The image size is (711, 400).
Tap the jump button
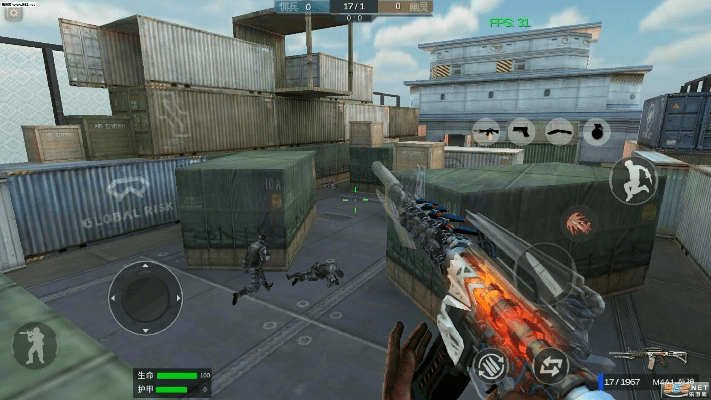[634, 181]
